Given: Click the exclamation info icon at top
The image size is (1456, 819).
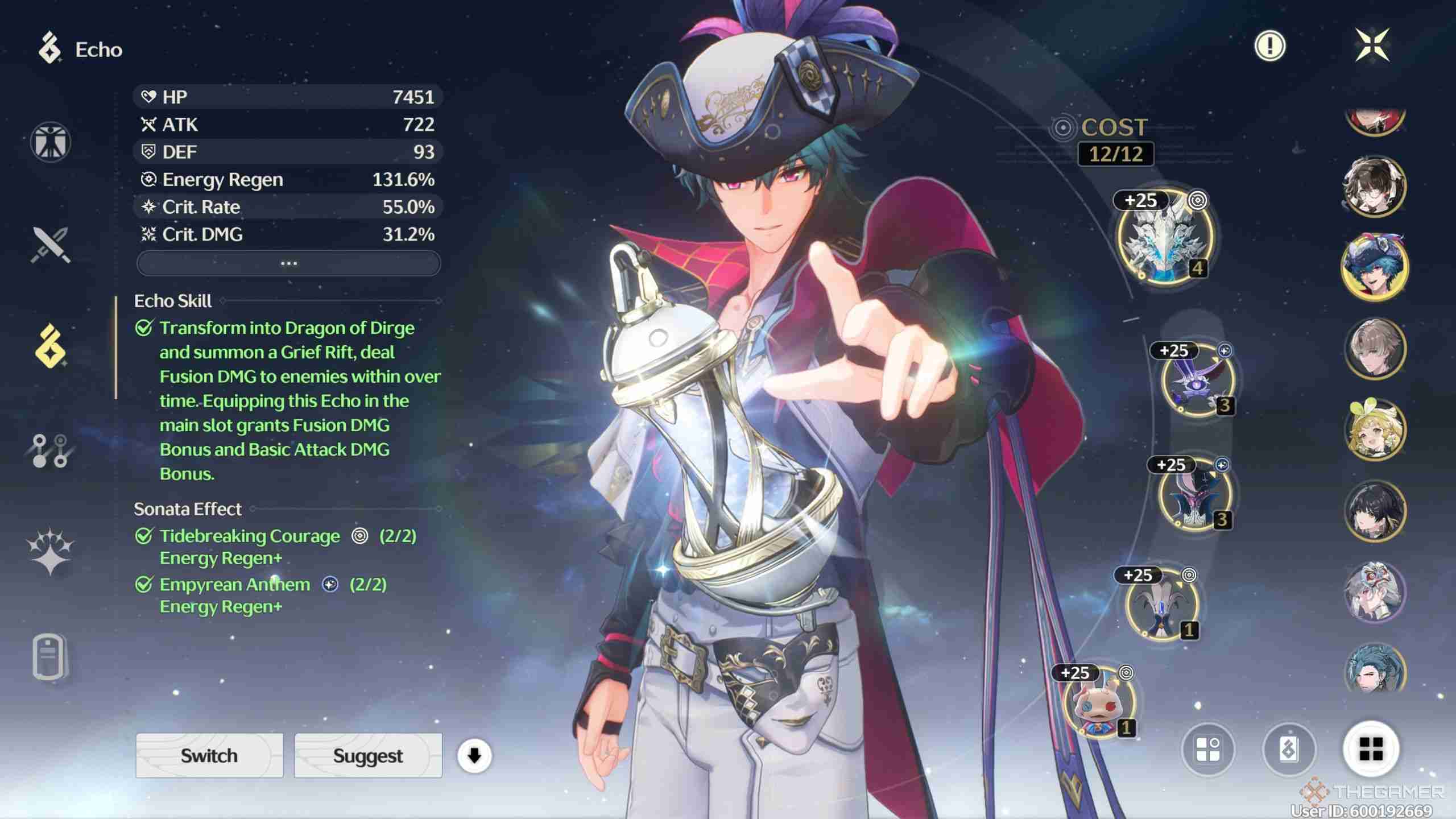Looking at the screenshot, I should pyautogui.click(x=1269, y=46).
